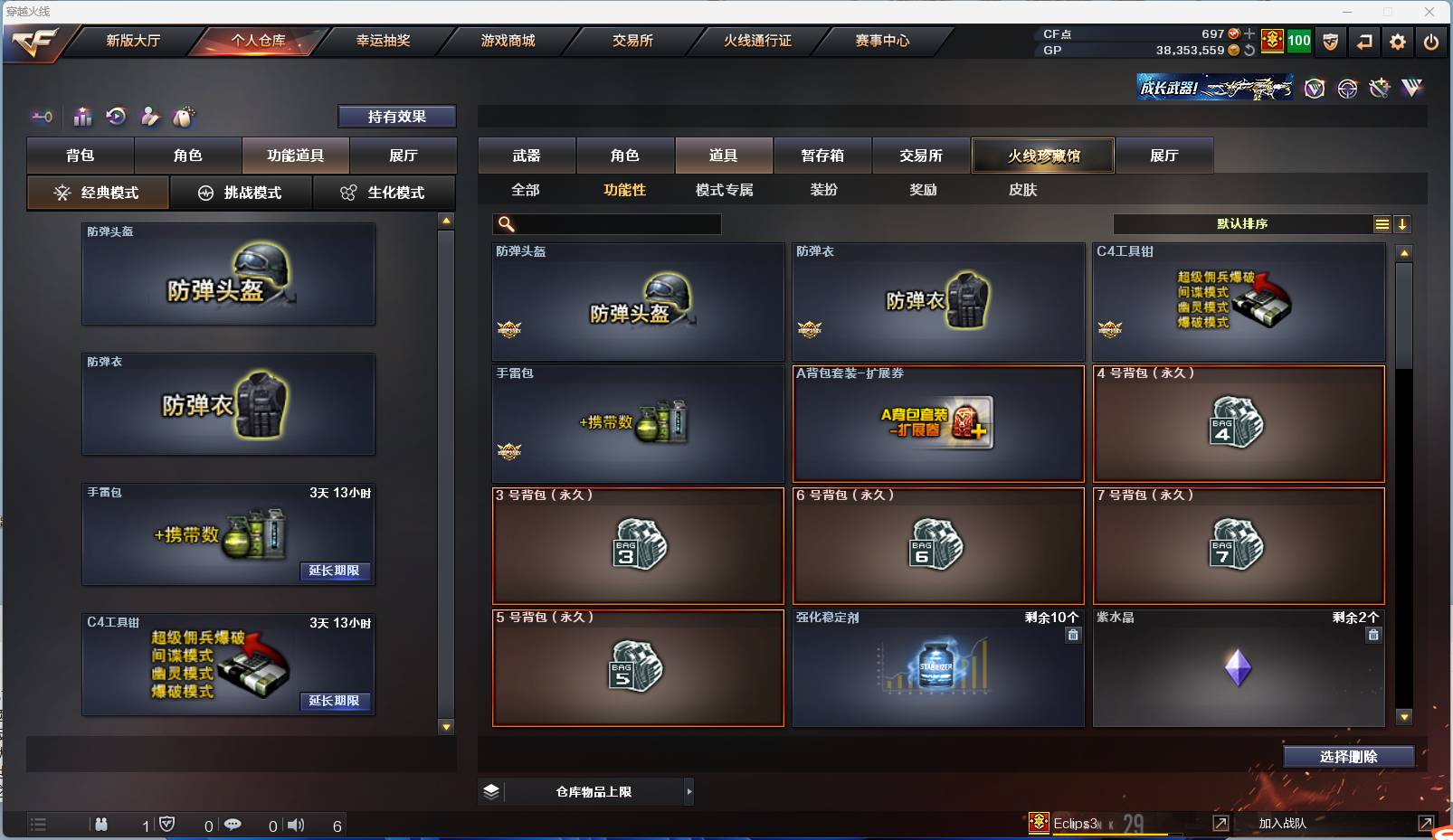
Task: Open the achievement stats icon with star
Action: [x=82, y=117]
